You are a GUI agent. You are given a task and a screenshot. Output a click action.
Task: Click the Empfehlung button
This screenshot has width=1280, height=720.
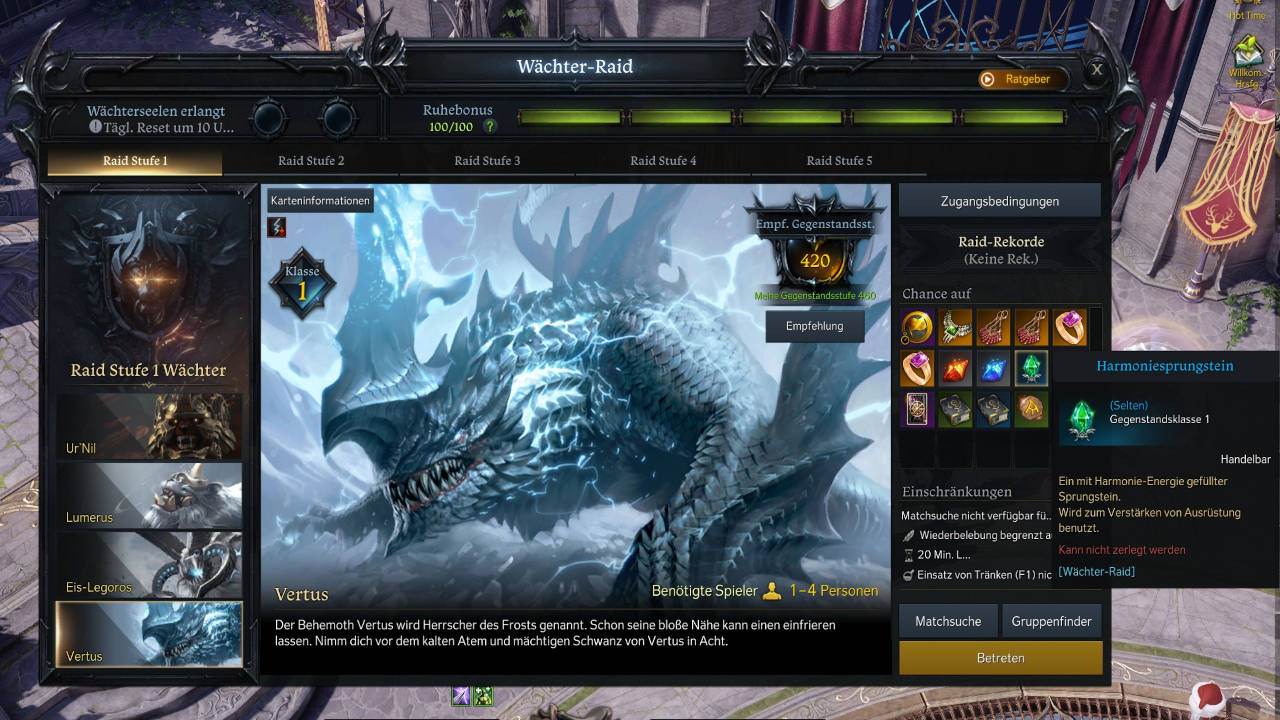(814, 326)
